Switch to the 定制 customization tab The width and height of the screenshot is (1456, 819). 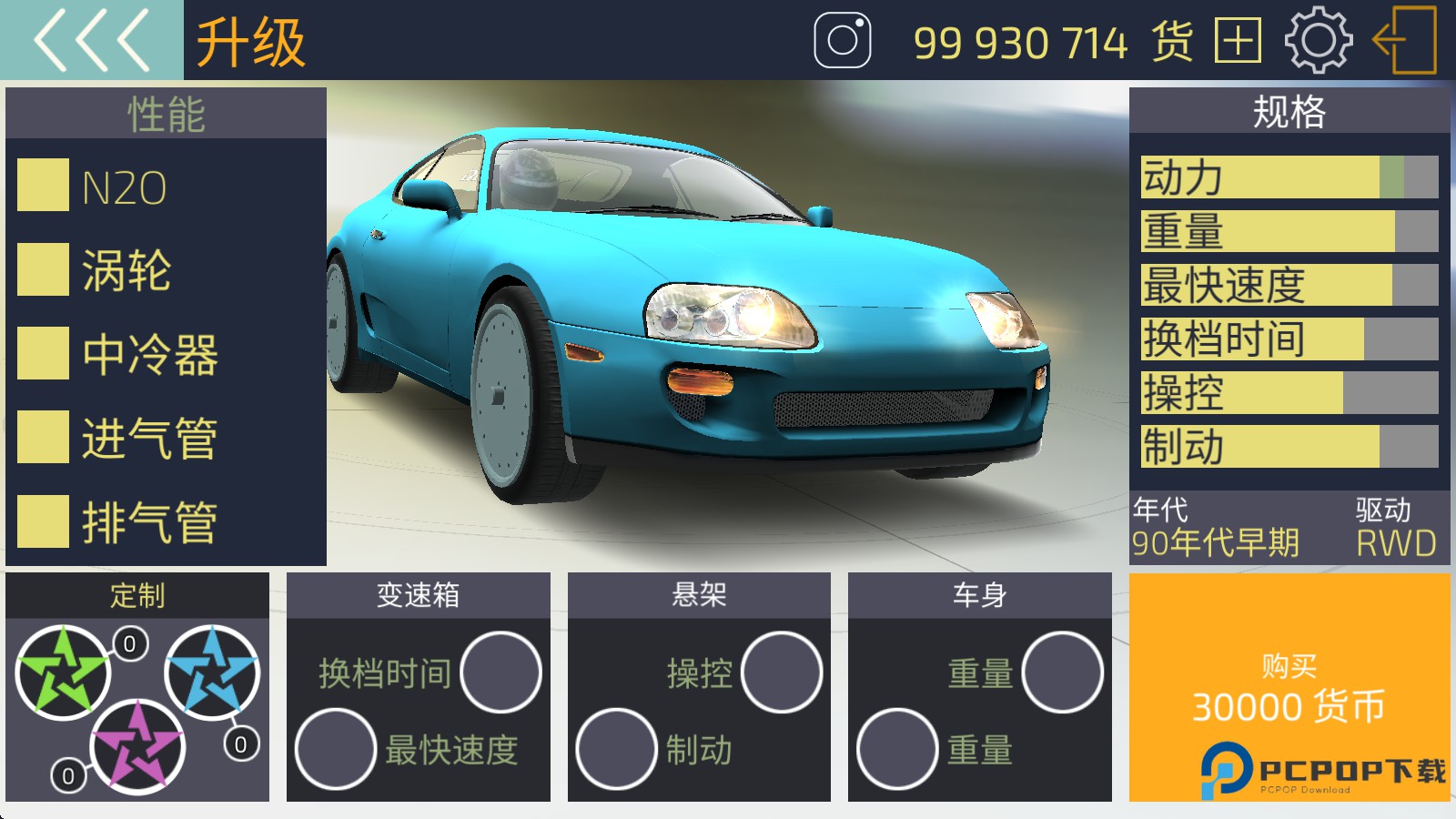coord(138,594)
